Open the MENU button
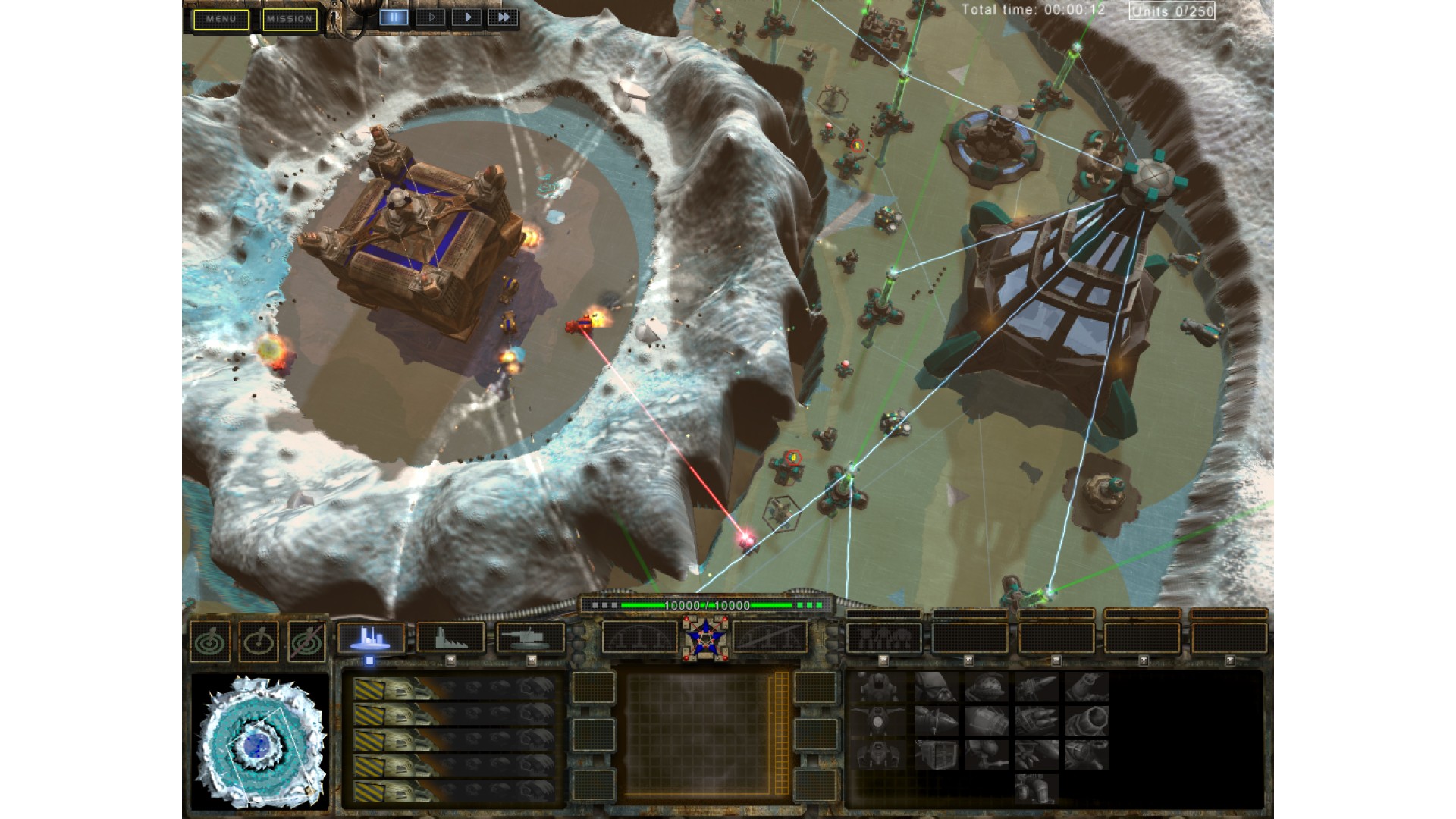1456x819 pixels. coord(221,19)
